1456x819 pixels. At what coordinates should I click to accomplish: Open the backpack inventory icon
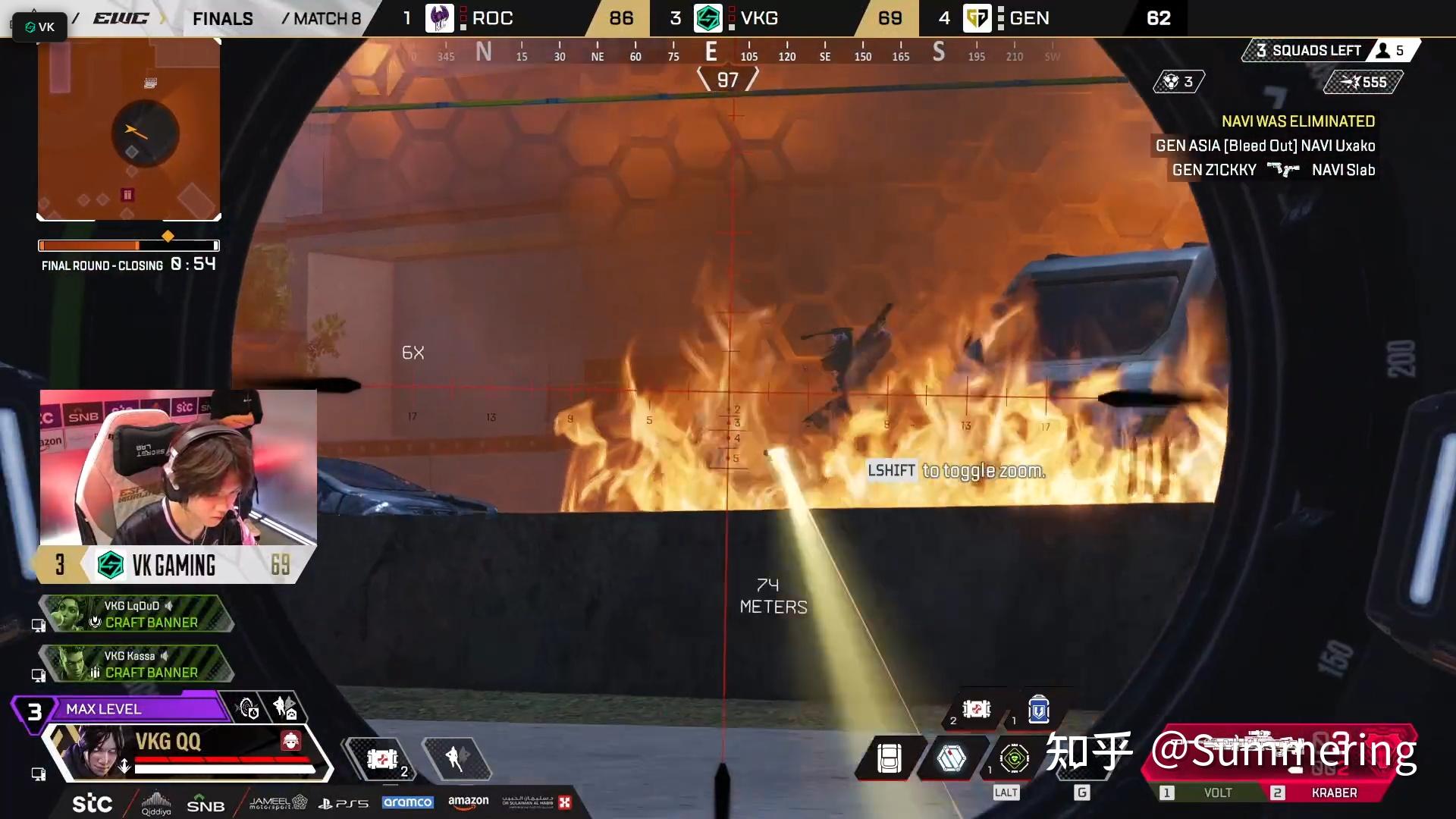tap(889, 758)
